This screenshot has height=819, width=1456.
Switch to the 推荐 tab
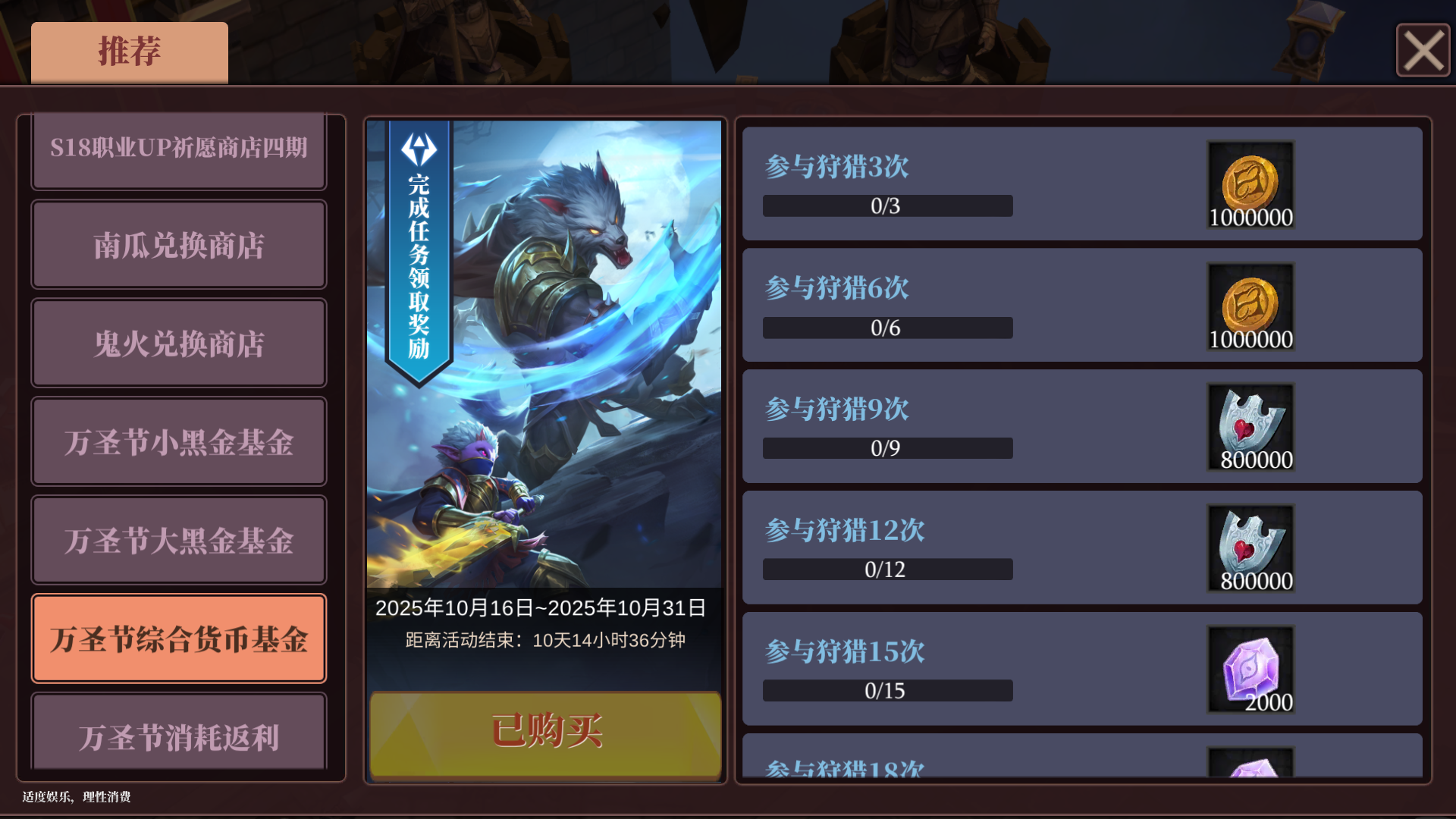(x=127, y=52)
